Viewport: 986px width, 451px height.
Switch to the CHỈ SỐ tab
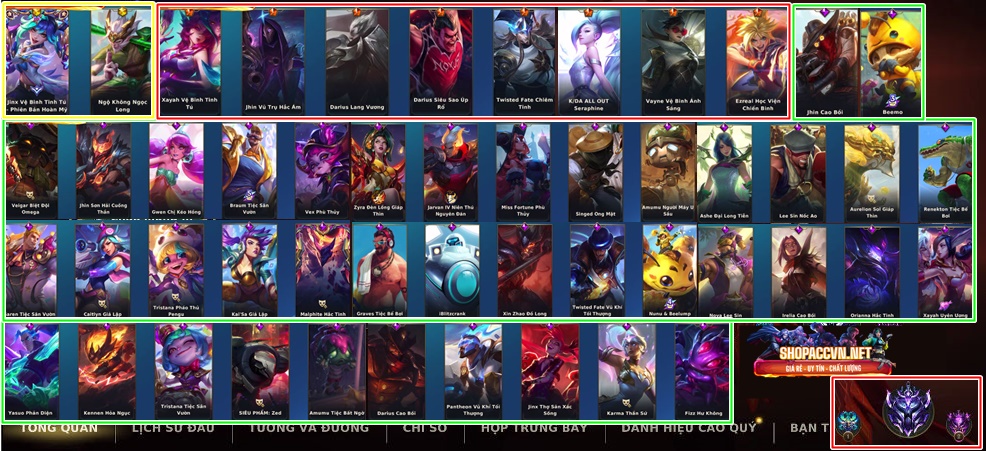[424, 429]
